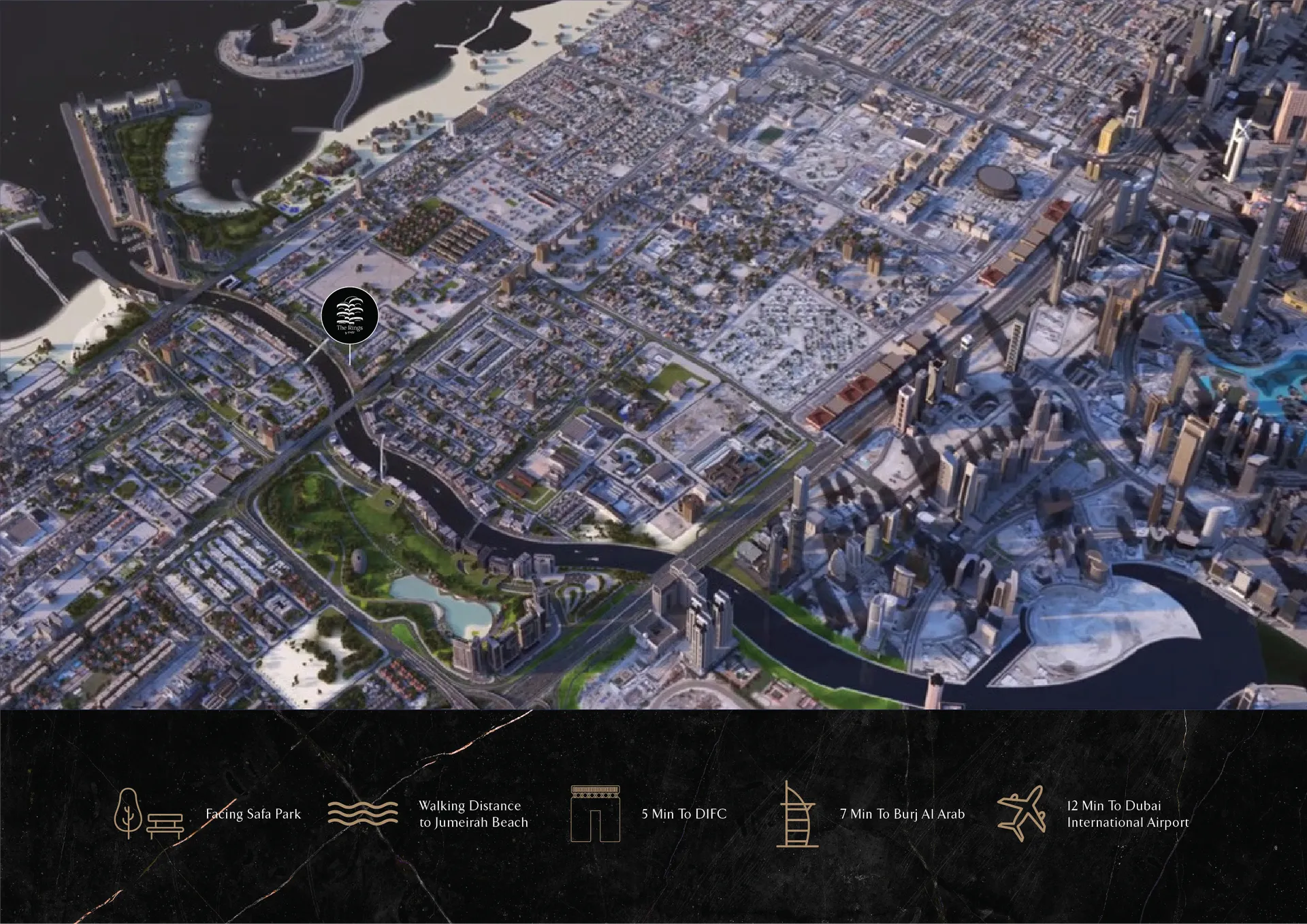Choose the Jumeirah Beach waves icon
Viewport: 1307px width, 924px height.
(x=363, y=813)
